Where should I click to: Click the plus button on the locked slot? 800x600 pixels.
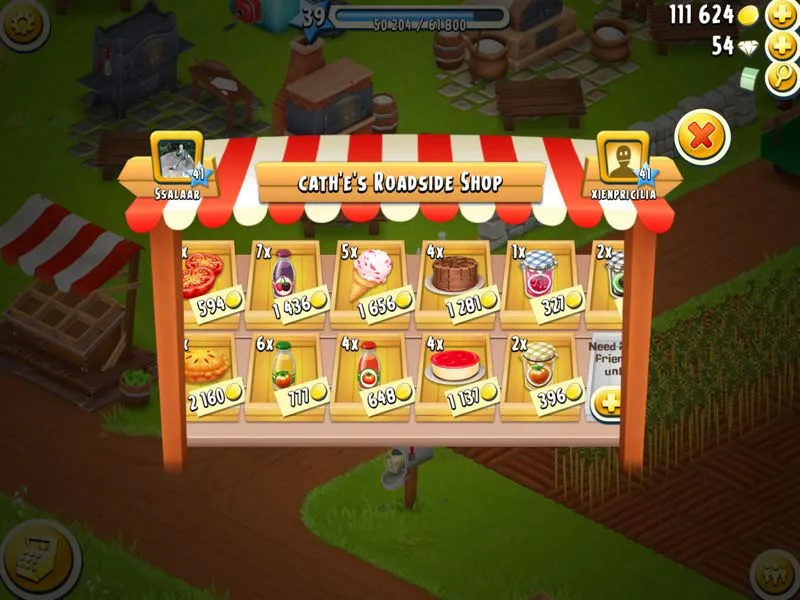[607, 403]
